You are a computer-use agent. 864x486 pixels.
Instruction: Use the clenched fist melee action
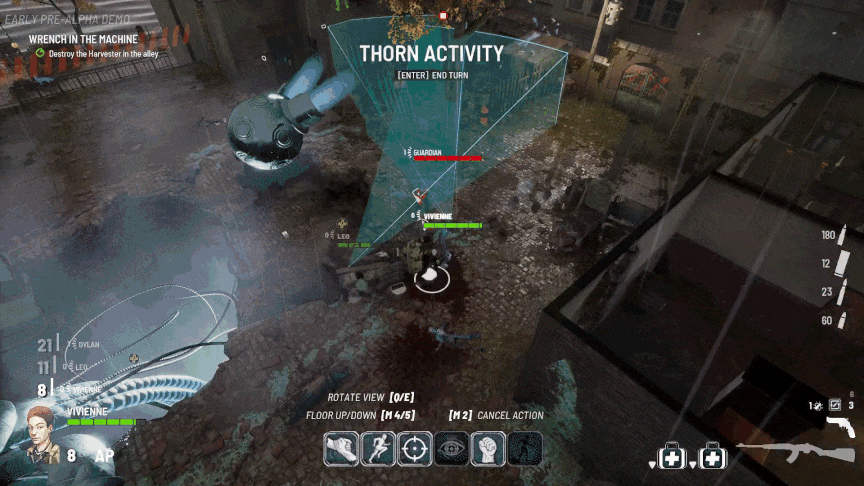click(x=488, y=449)
